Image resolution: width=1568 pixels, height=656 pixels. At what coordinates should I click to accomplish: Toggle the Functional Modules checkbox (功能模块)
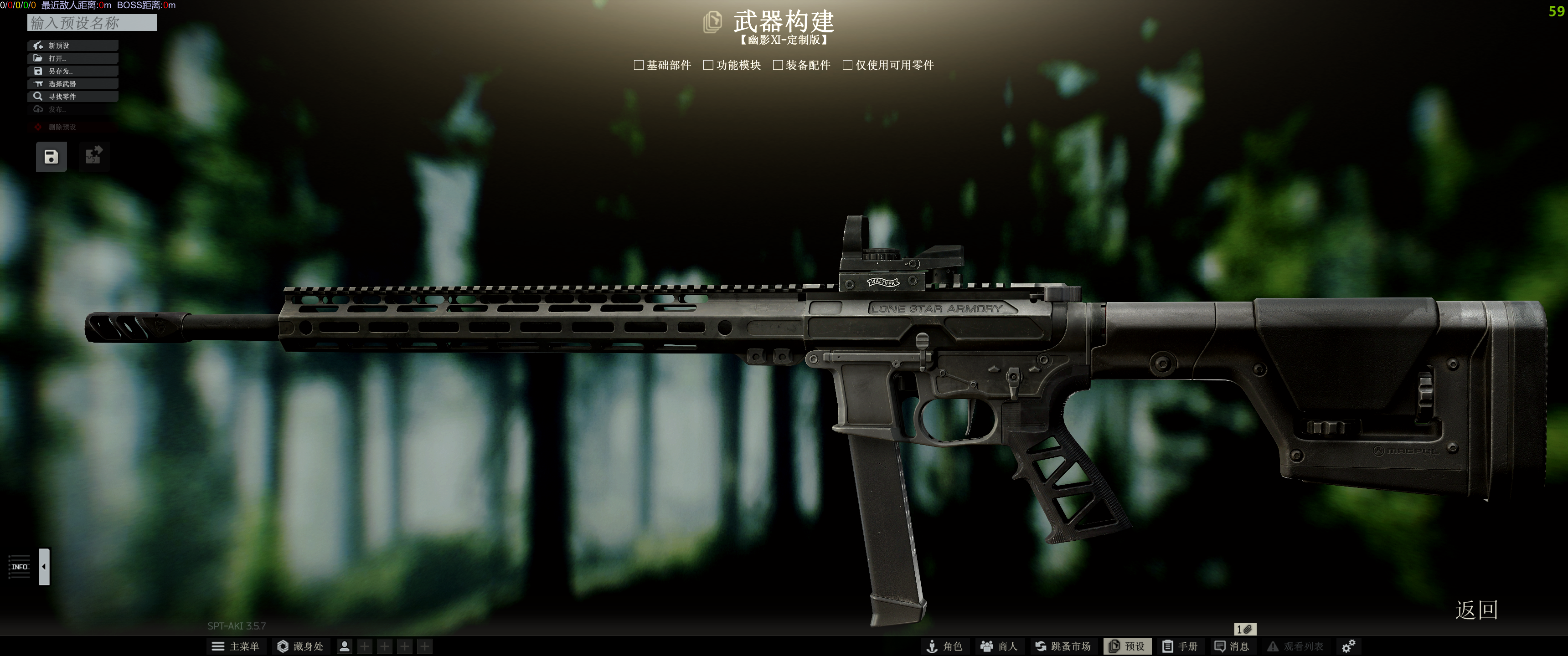708,65
